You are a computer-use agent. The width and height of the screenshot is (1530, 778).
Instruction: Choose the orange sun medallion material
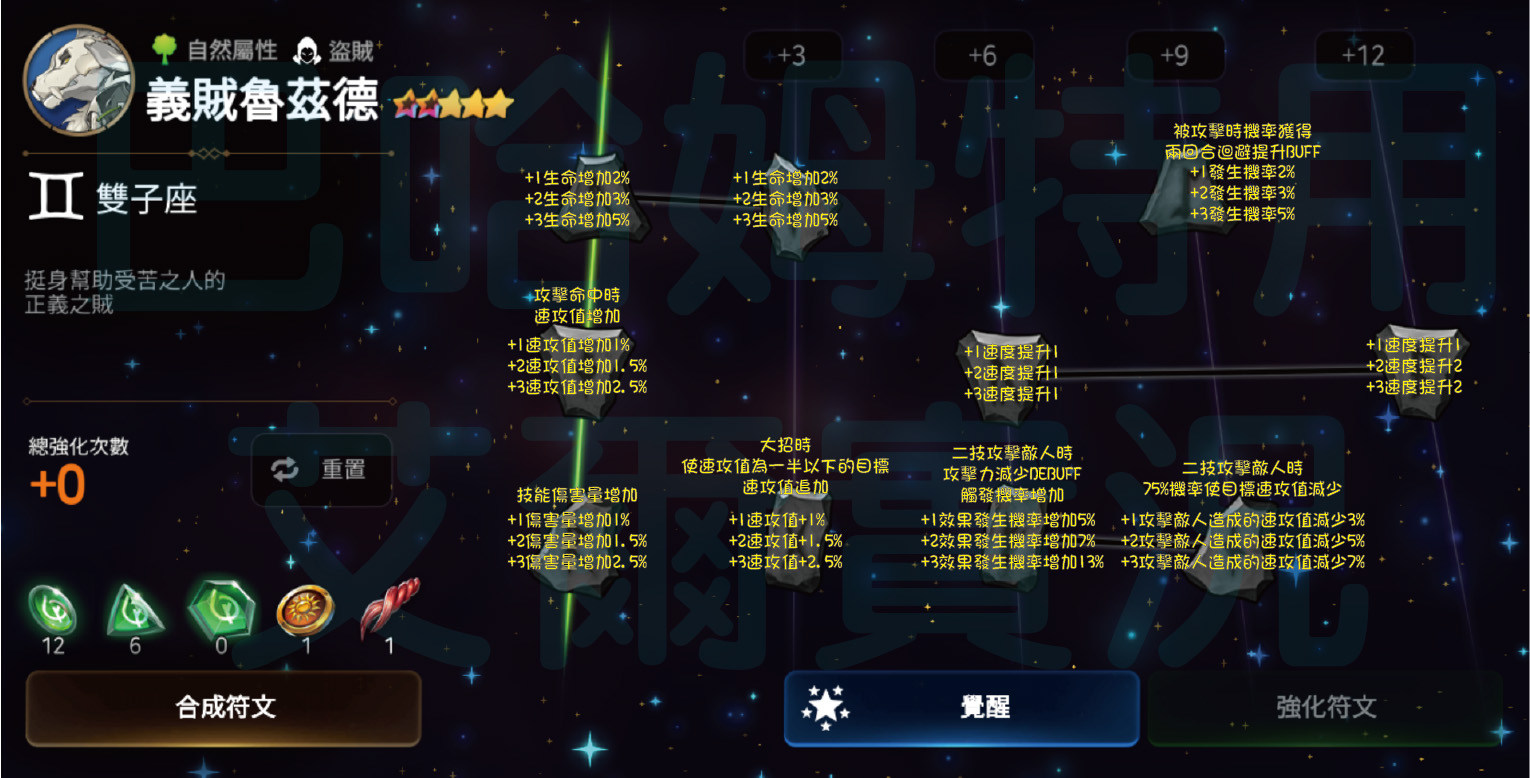point(305,610)
